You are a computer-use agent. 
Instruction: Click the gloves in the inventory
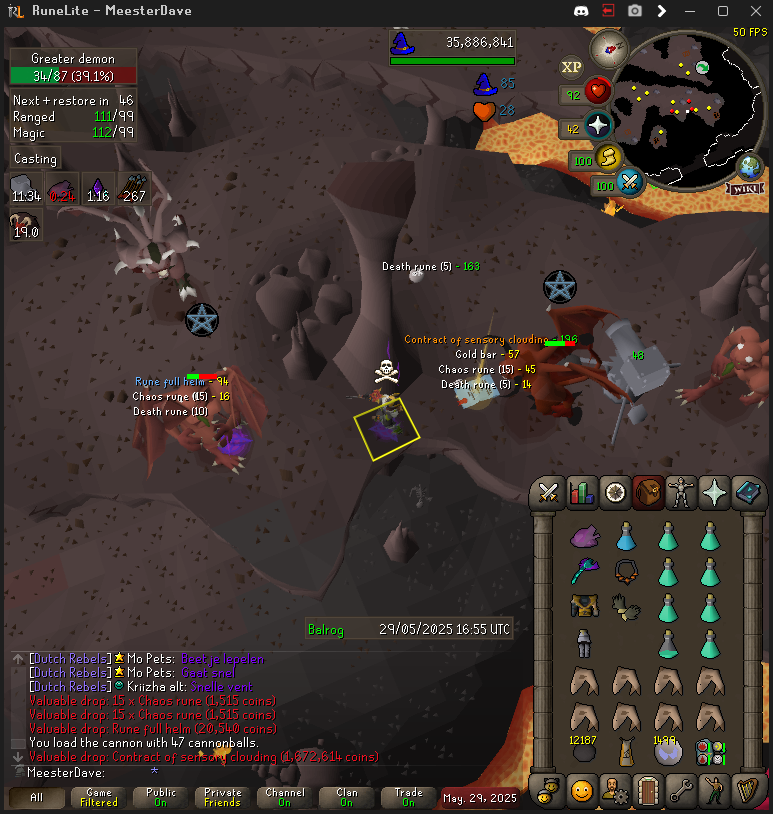click(627, 607)
